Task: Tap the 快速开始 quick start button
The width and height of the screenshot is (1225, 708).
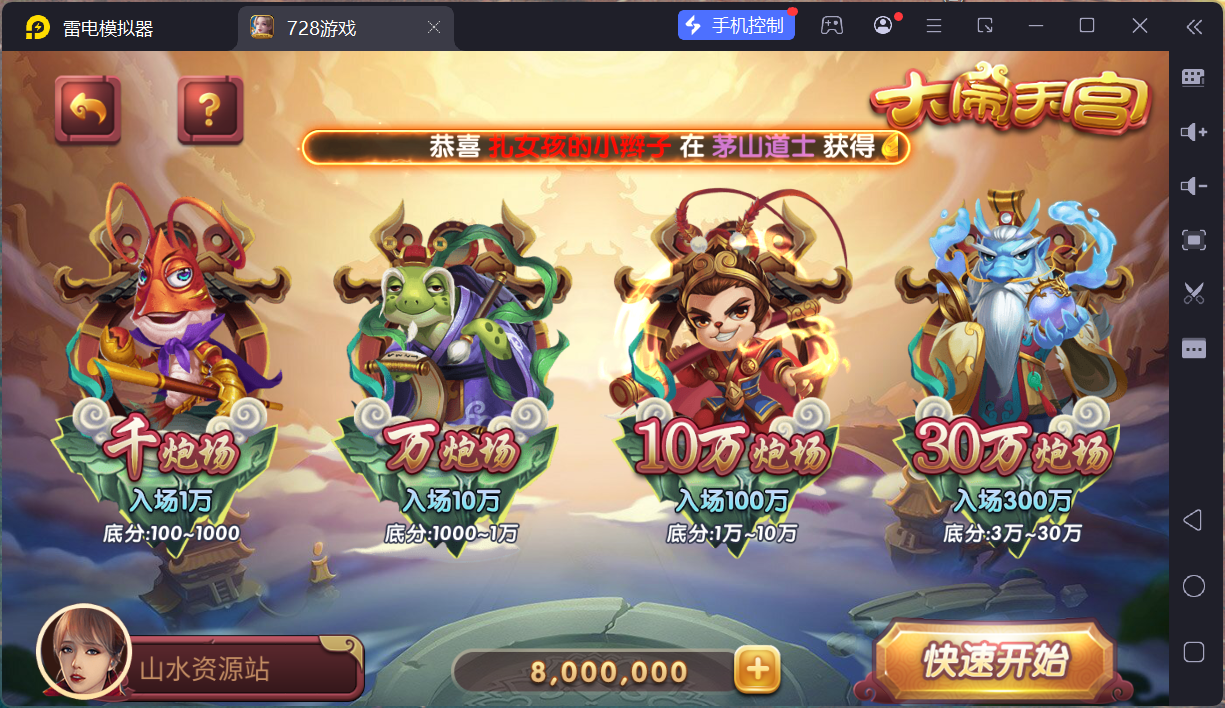Action: [x=995, y=662]
